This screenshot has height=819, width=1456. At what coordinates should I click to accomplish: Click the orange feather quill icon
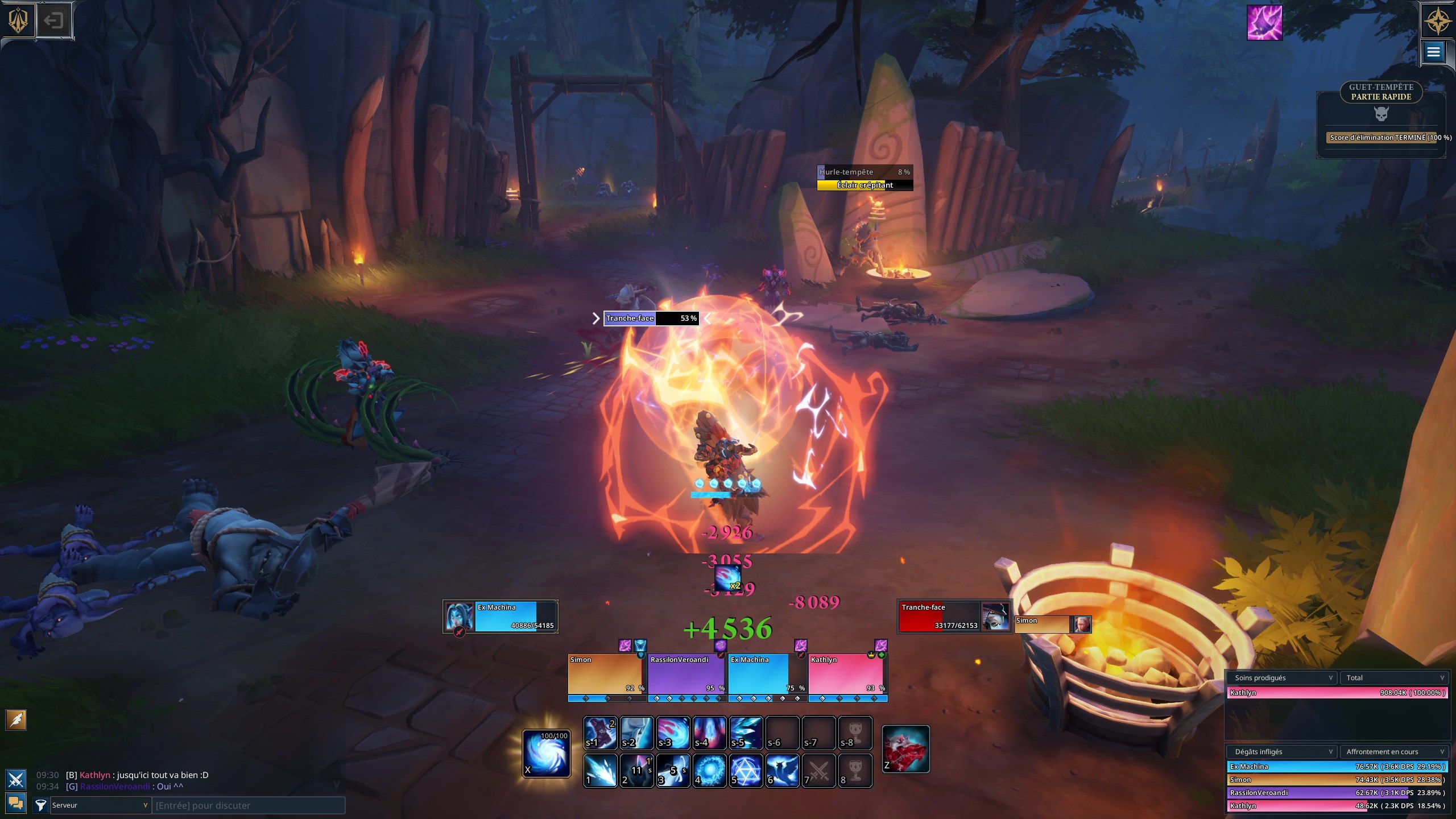coord(16,720)
